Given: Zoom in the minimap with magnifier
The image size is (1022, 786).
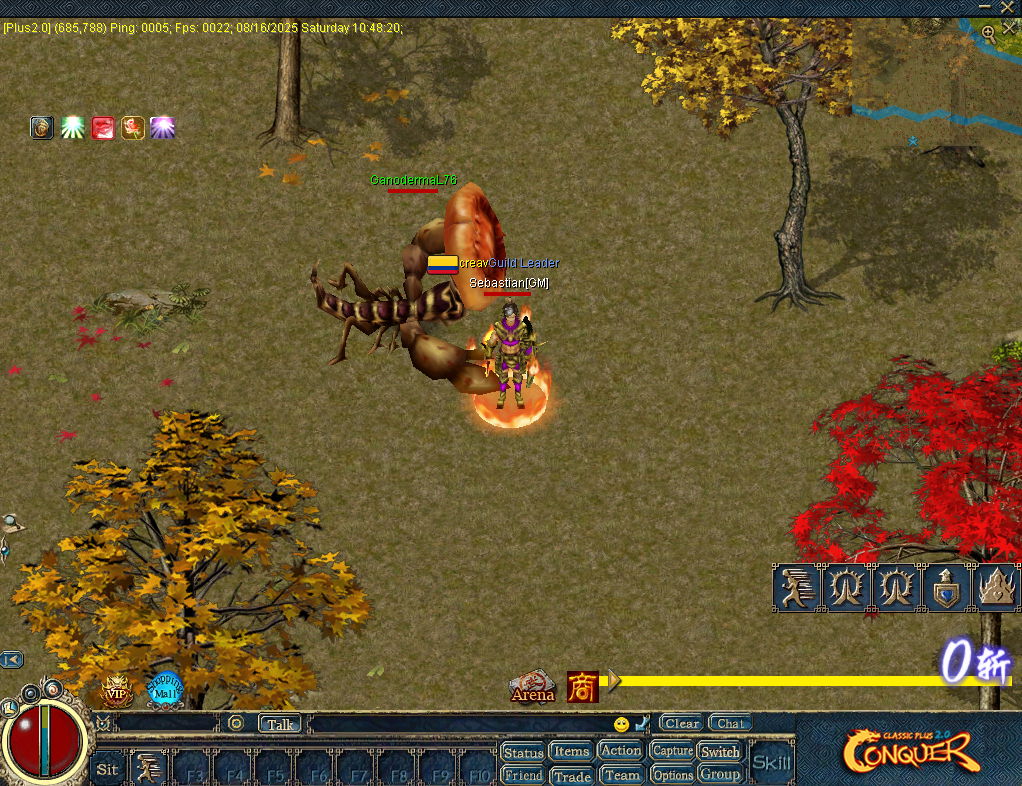Looking at the screenshot, I should pos(988,32).
